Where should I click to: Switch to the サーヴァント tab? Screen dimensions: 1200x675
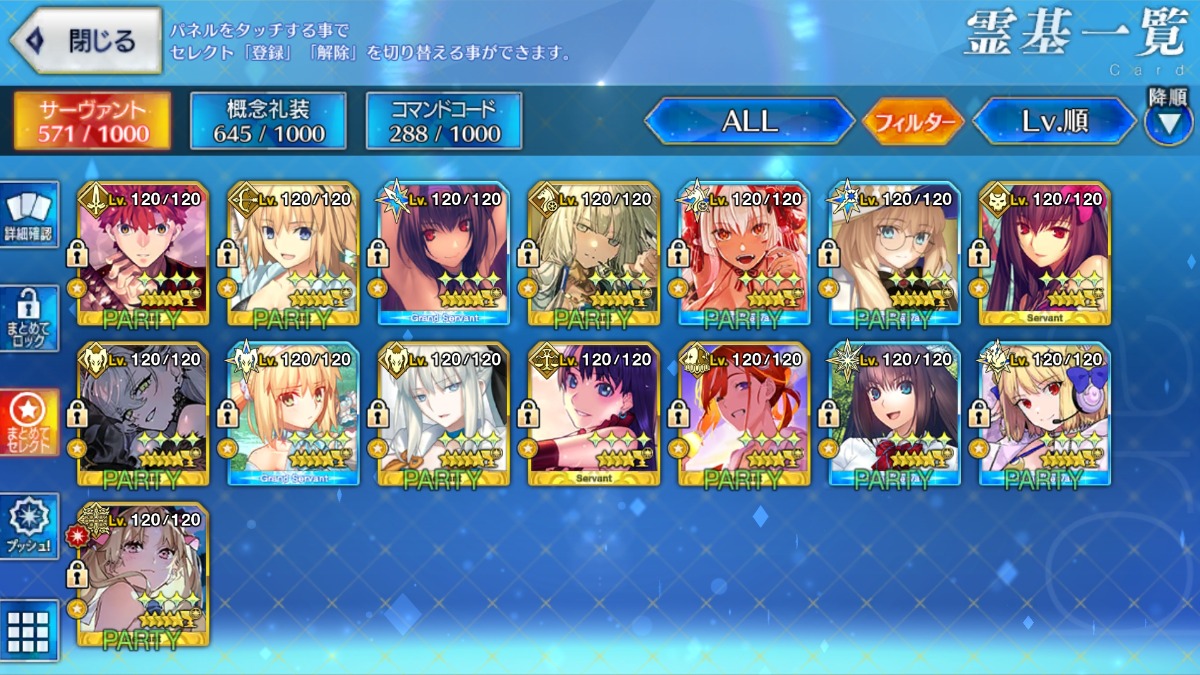92,121
